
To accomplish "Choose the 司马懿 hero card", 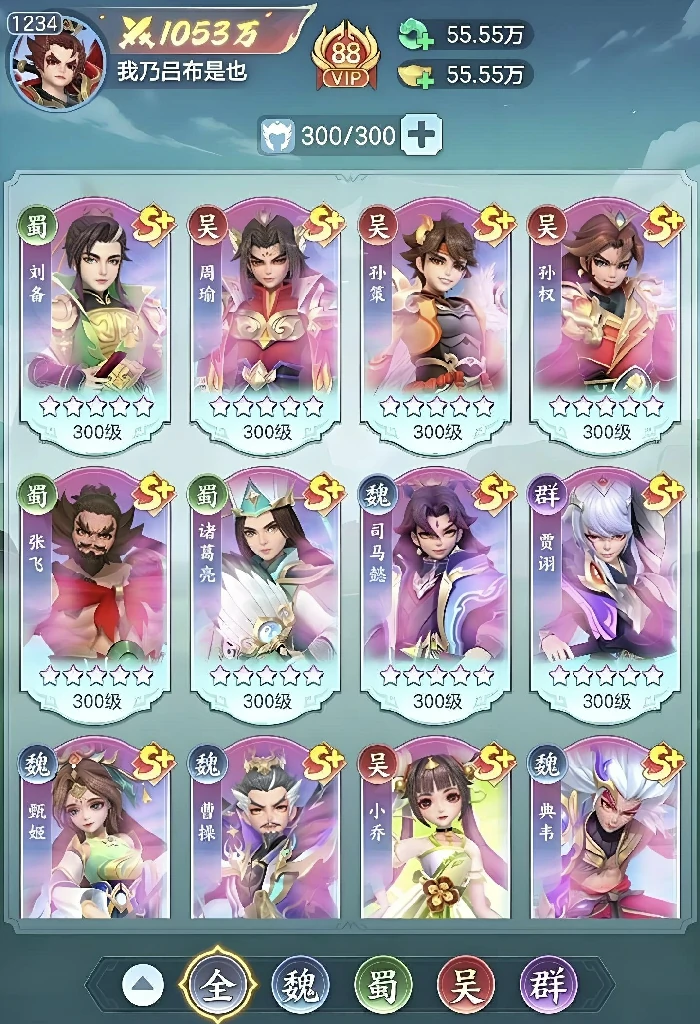I will tap(436, 590).
